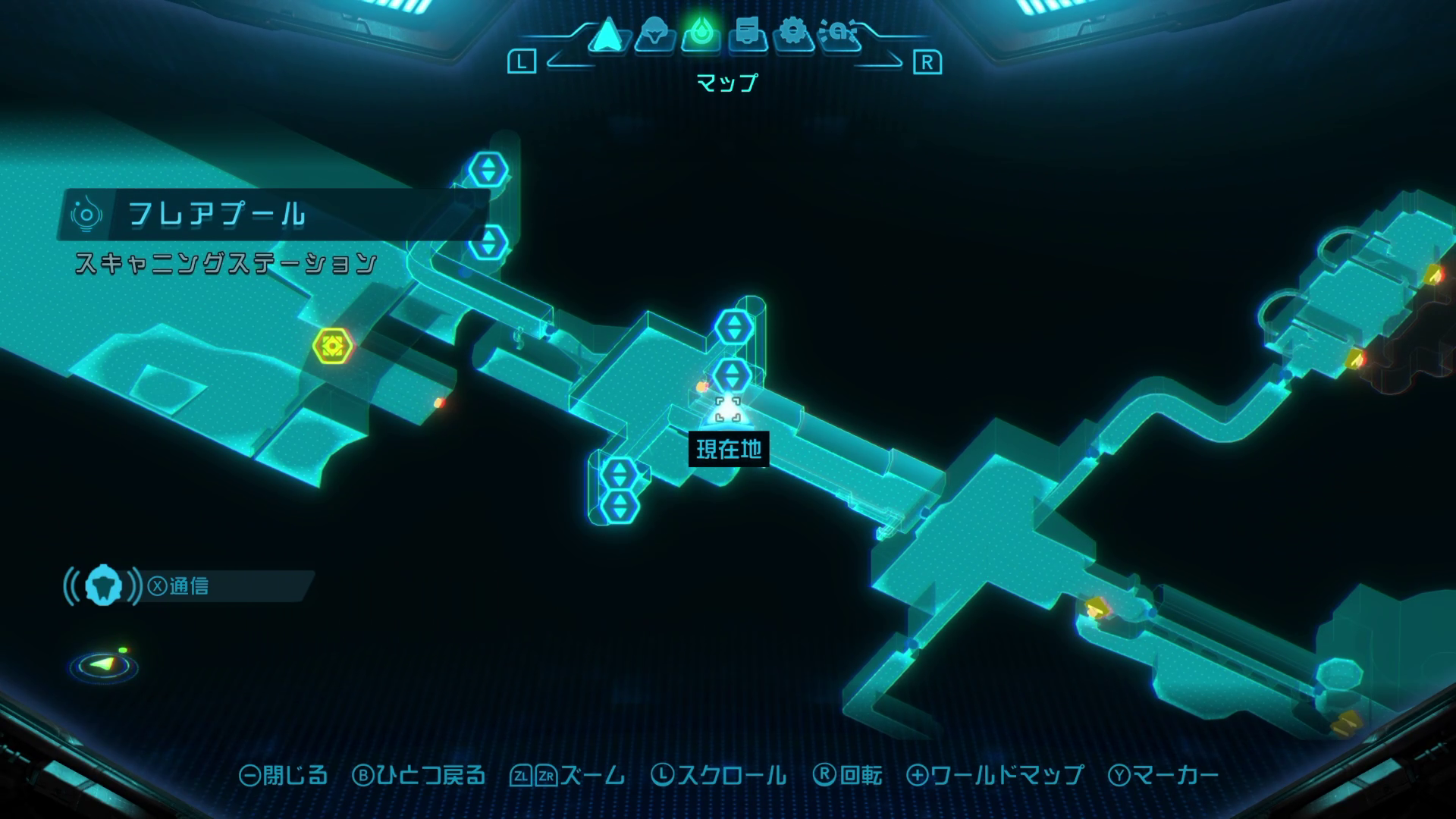Image resolution: width=1456 pixels, height=819 pixels.
Task: Switch to the Samus helmet tab
Action: pyautogui.click(x=654, y=35)
